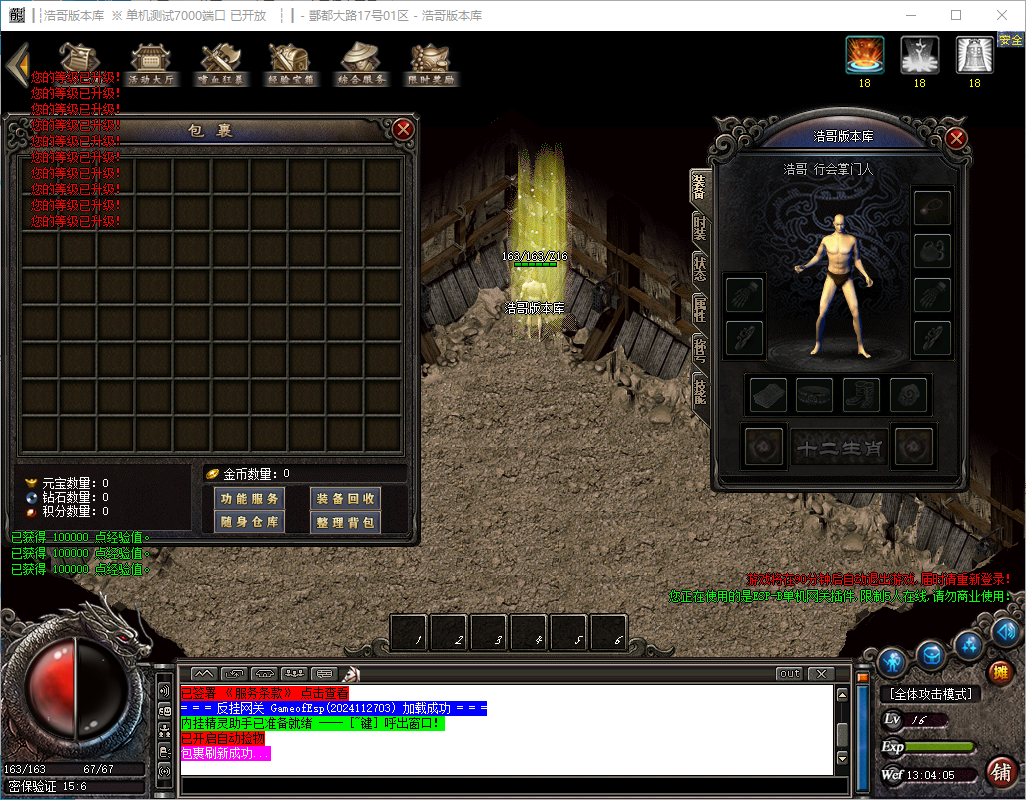Open the 随身仓库 portable storage

point(249,522)
